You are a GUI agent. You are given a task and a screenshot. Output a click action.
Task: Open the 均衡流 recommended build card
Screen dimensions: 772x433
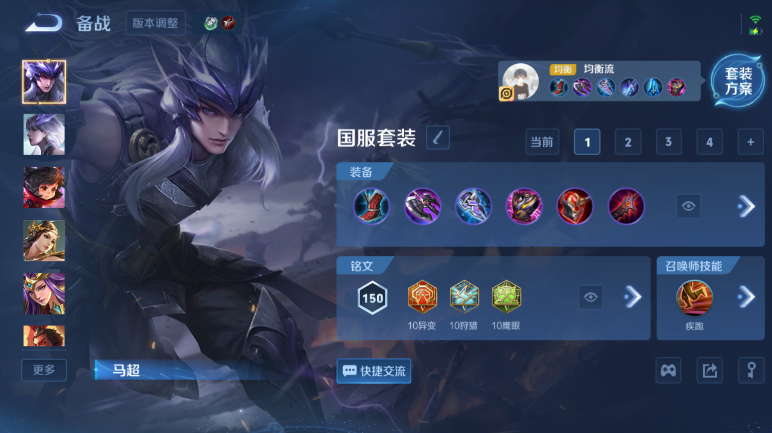coord(598,81)
